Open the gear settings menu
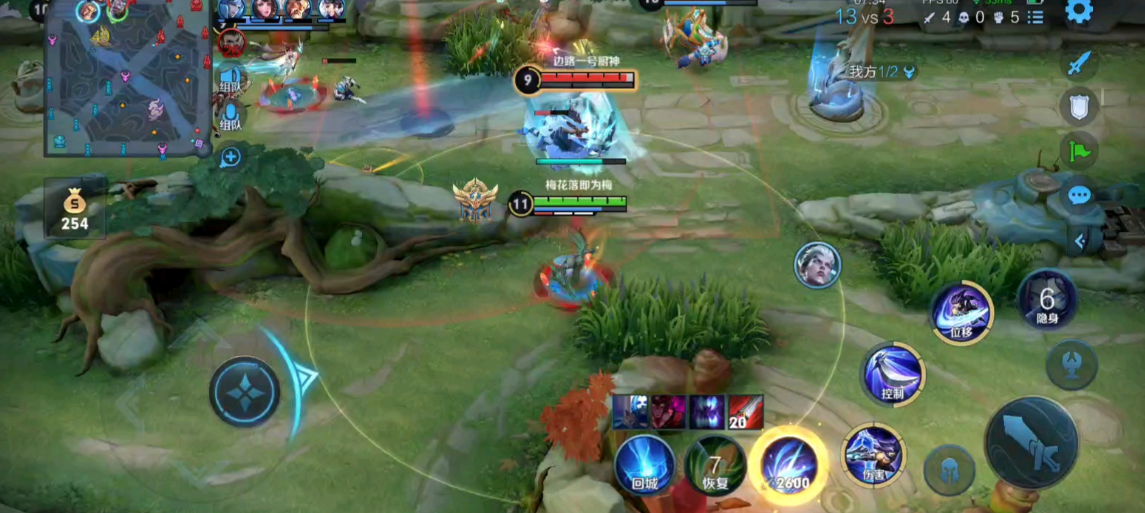The image size is (1145, 513). 1079,12
